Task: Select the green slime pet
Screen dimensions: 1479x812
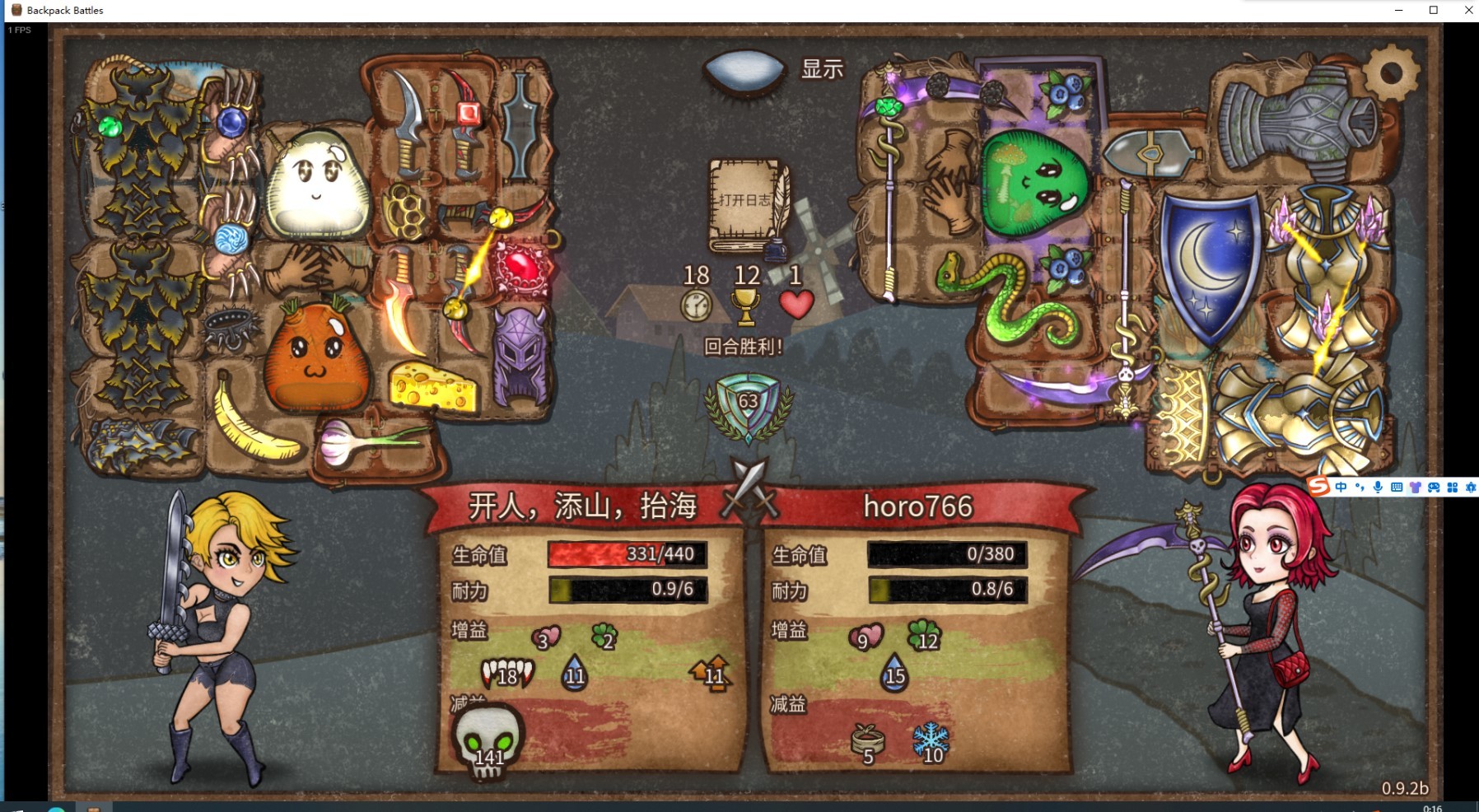Action: (1035, 181)
